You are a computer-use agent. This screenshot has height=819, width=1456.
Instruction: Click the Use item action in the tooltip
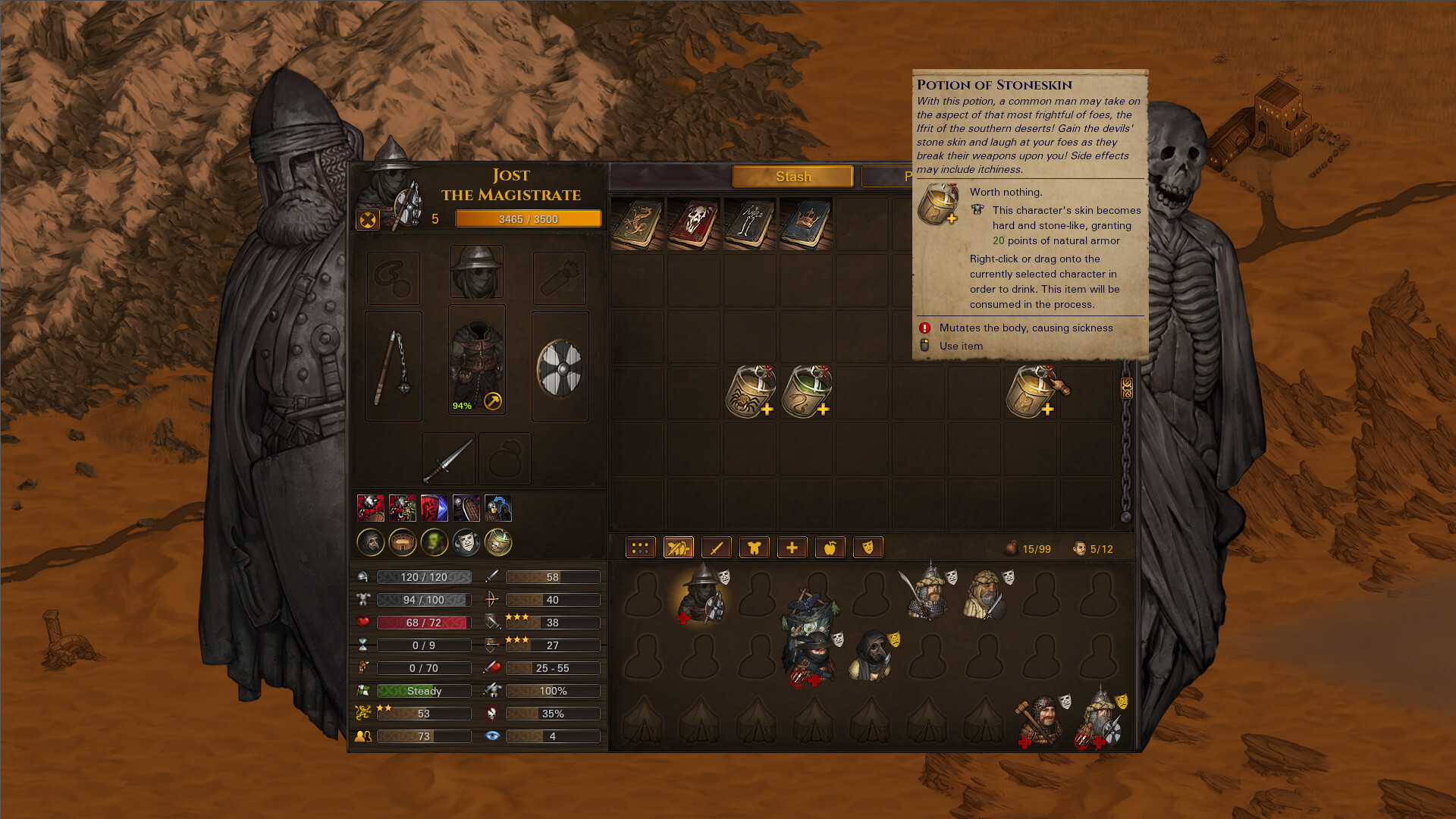tap(960, 346)
